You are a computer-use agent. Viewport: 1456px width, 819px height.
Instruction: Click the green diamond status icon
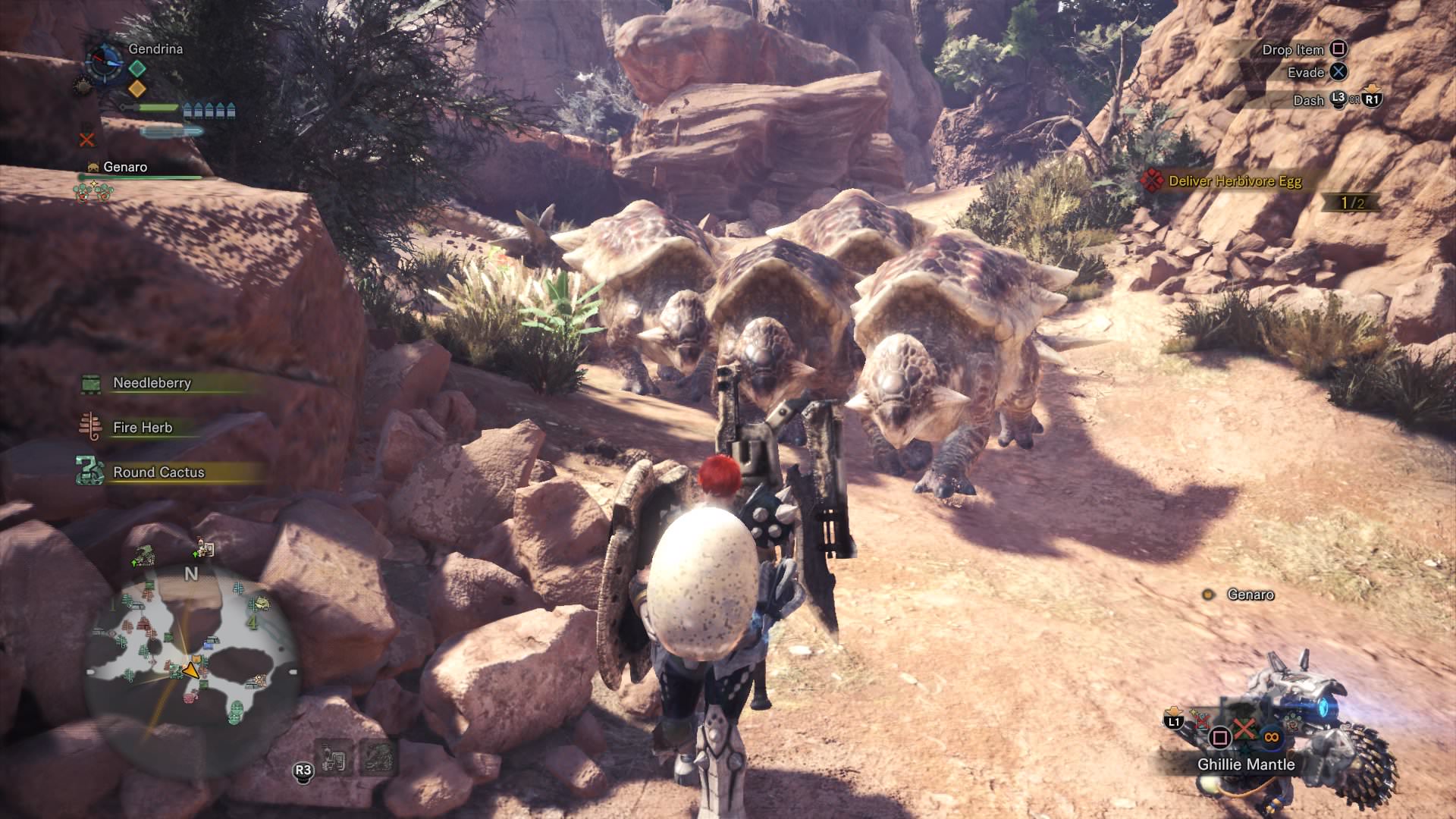tap(137, 68)
